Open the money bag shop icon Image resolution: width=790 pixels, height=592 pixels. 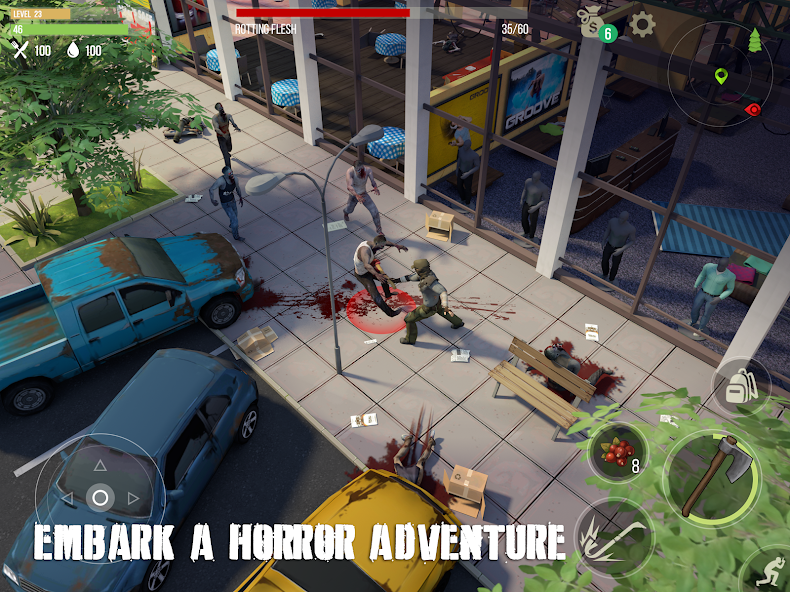tap(593, 20)
